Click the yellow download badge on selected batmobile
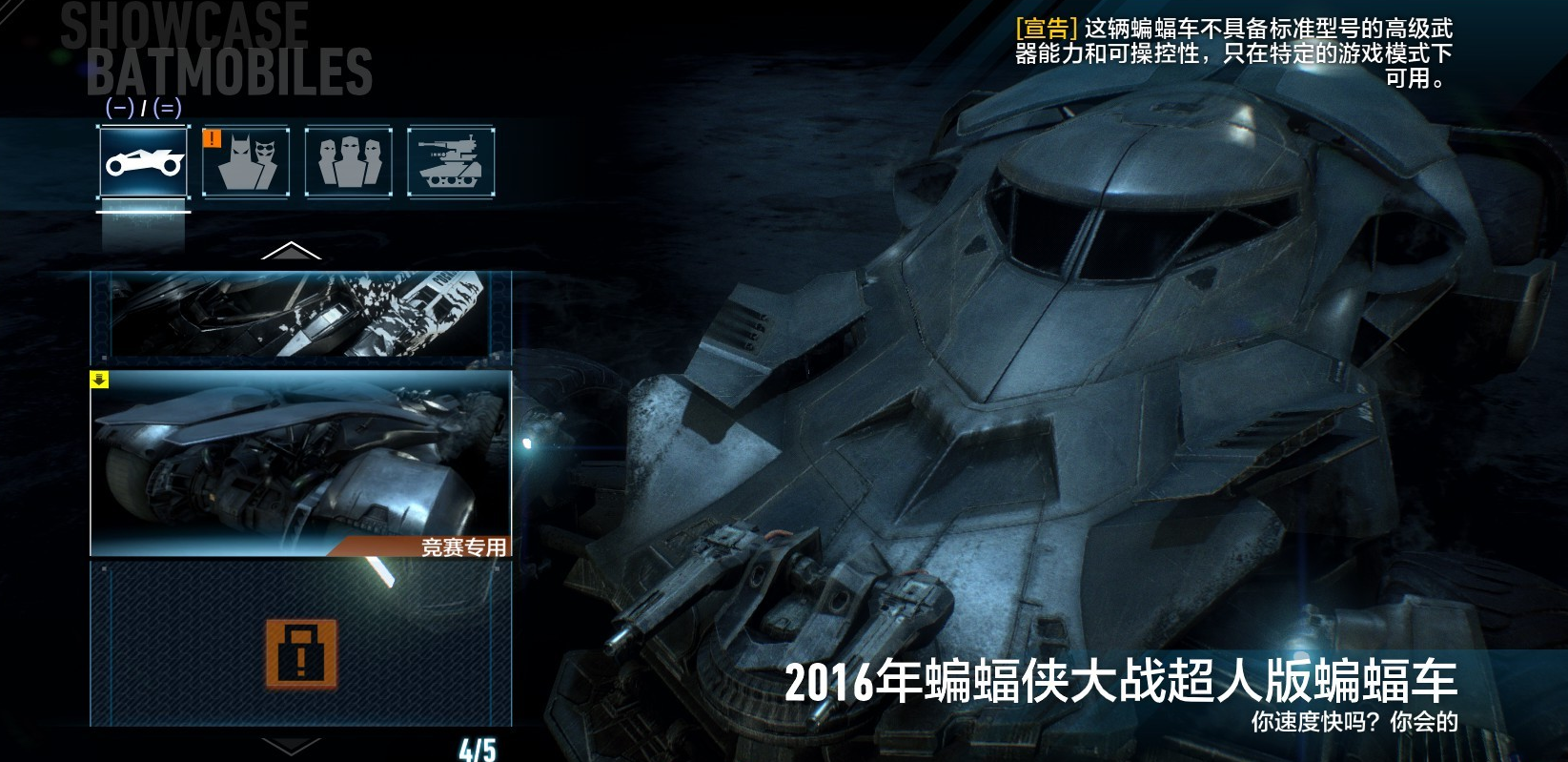Viewport: 1568px width, 762px height. 98,381
